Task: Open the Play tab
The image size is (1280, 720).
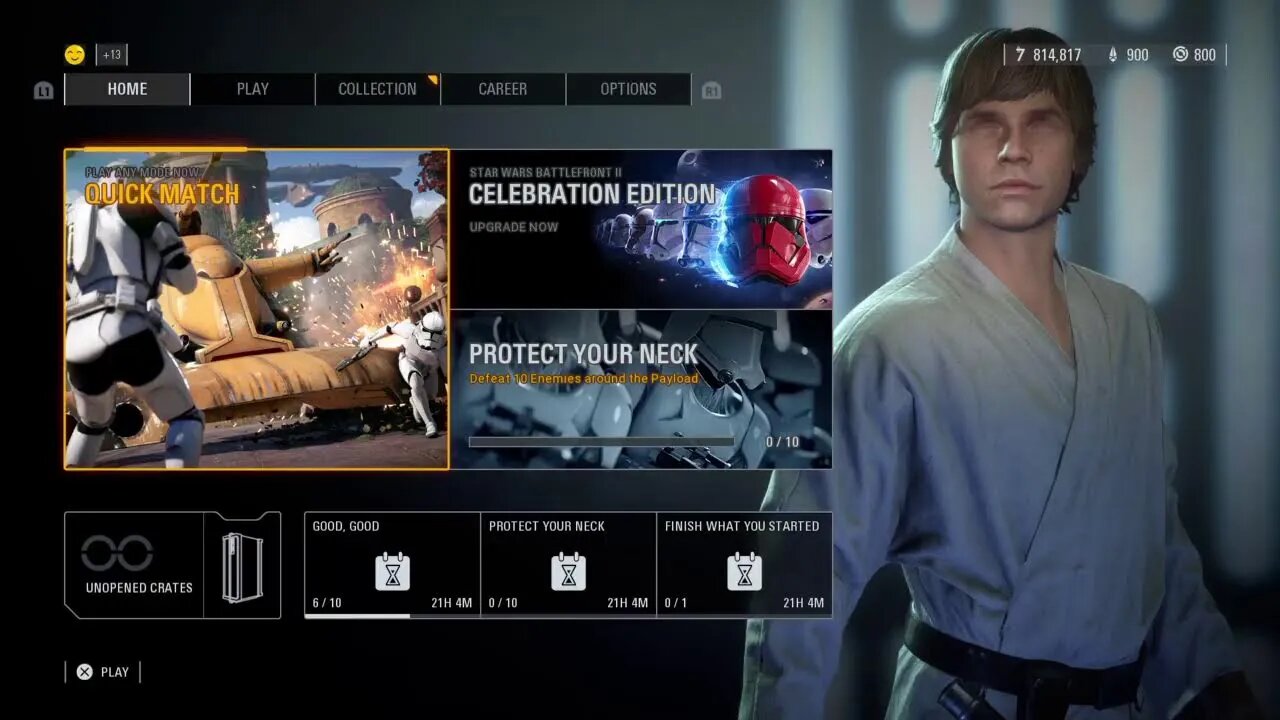Action: click(252, 89)
